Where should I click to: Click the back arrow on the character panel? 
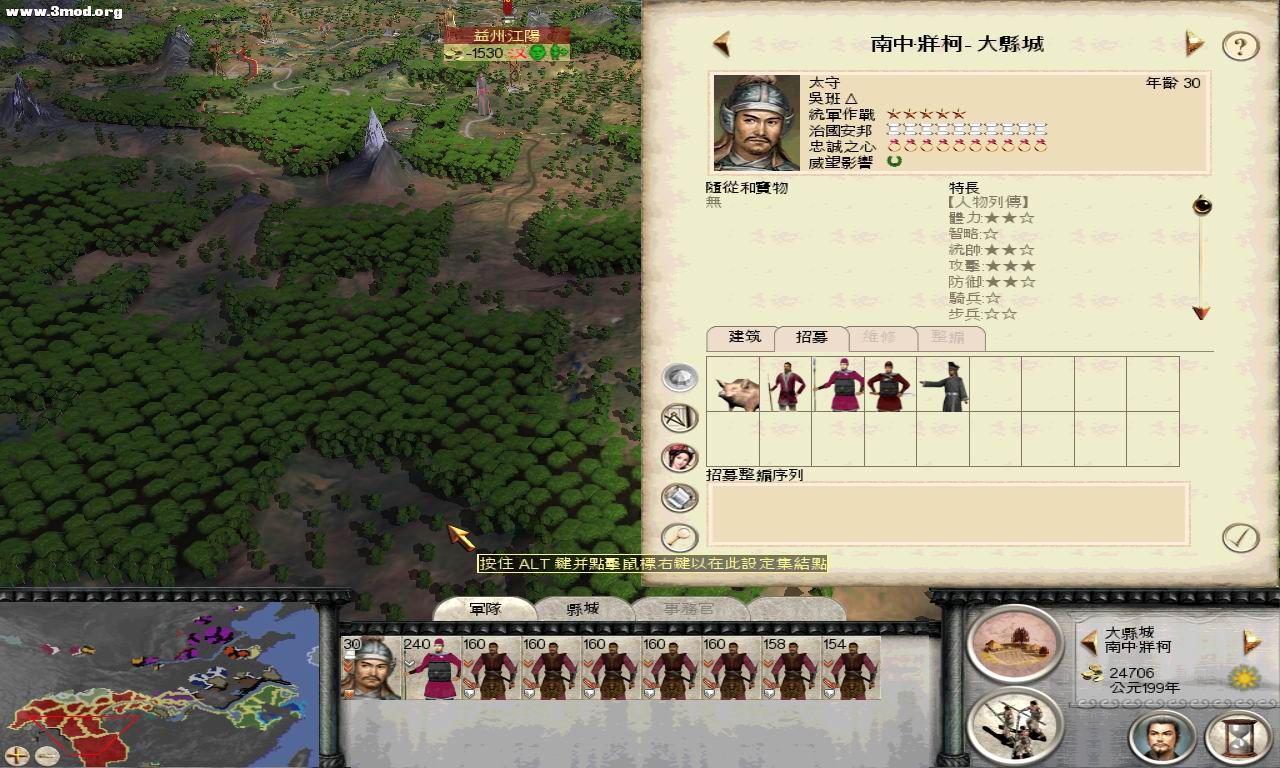[720, 43]
